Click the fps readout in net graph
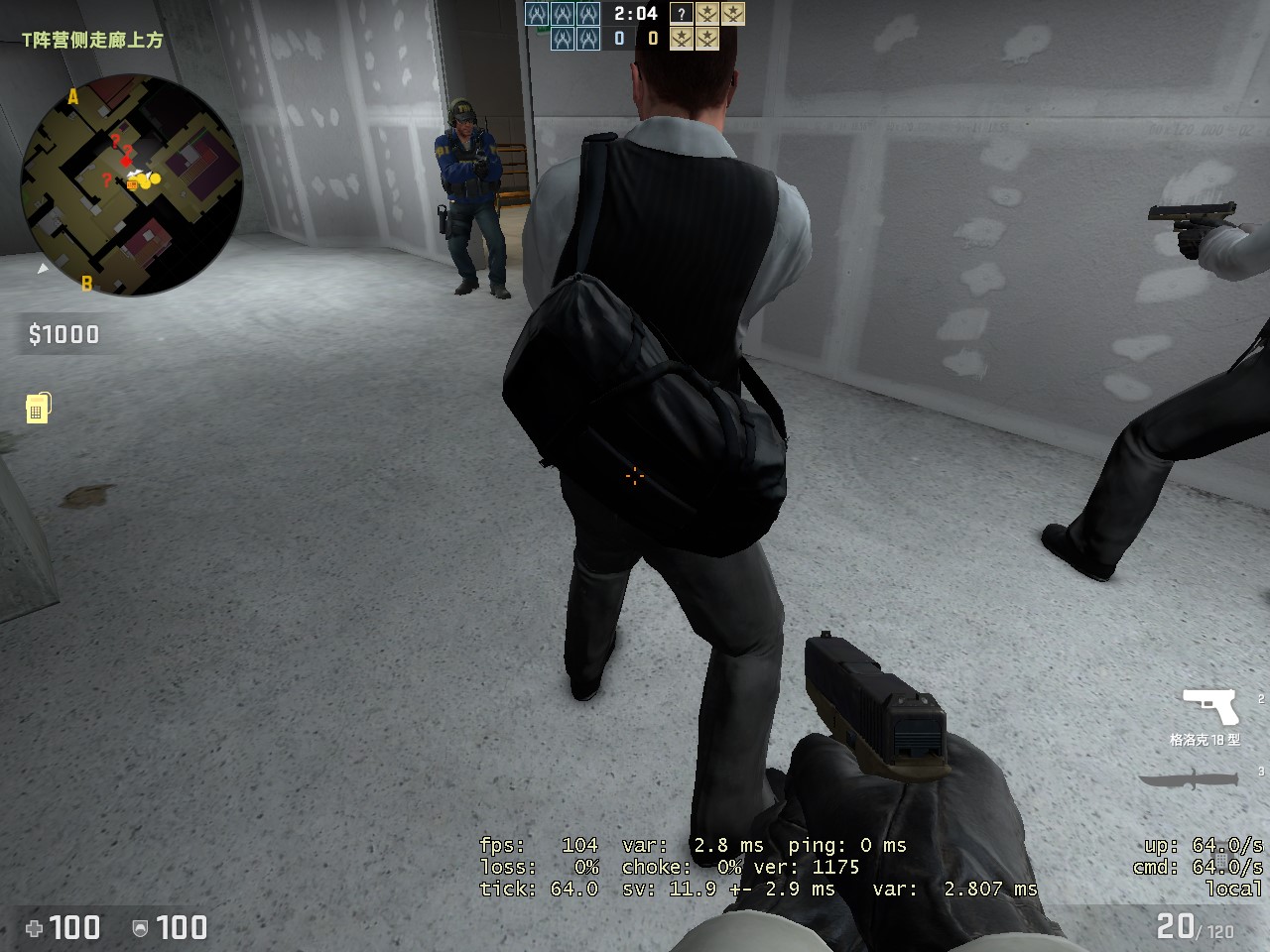Image resolution: width=1270 pixels, height=952 pixels. (536, 845)
